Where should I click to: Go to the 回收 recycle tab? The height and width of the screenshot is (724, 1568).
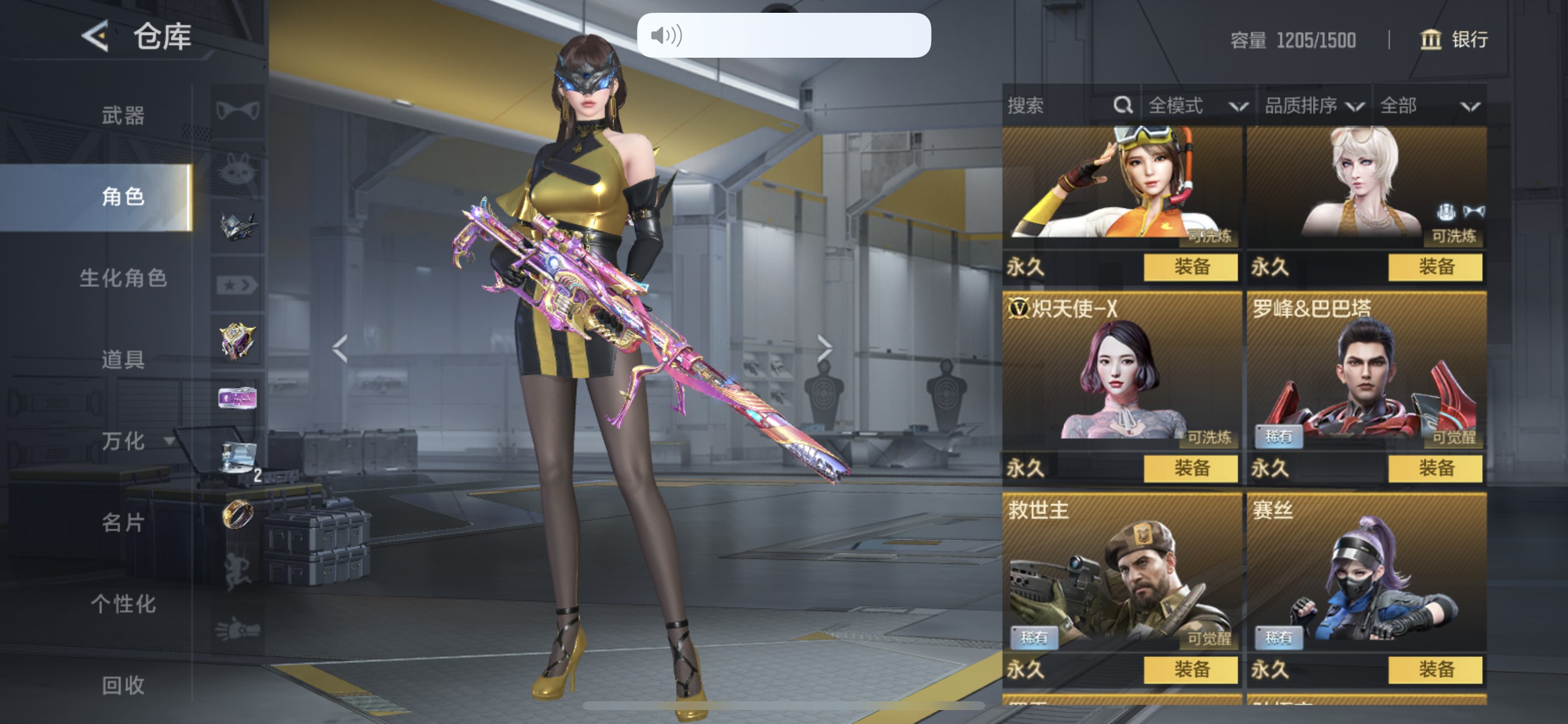pos(123,685)
